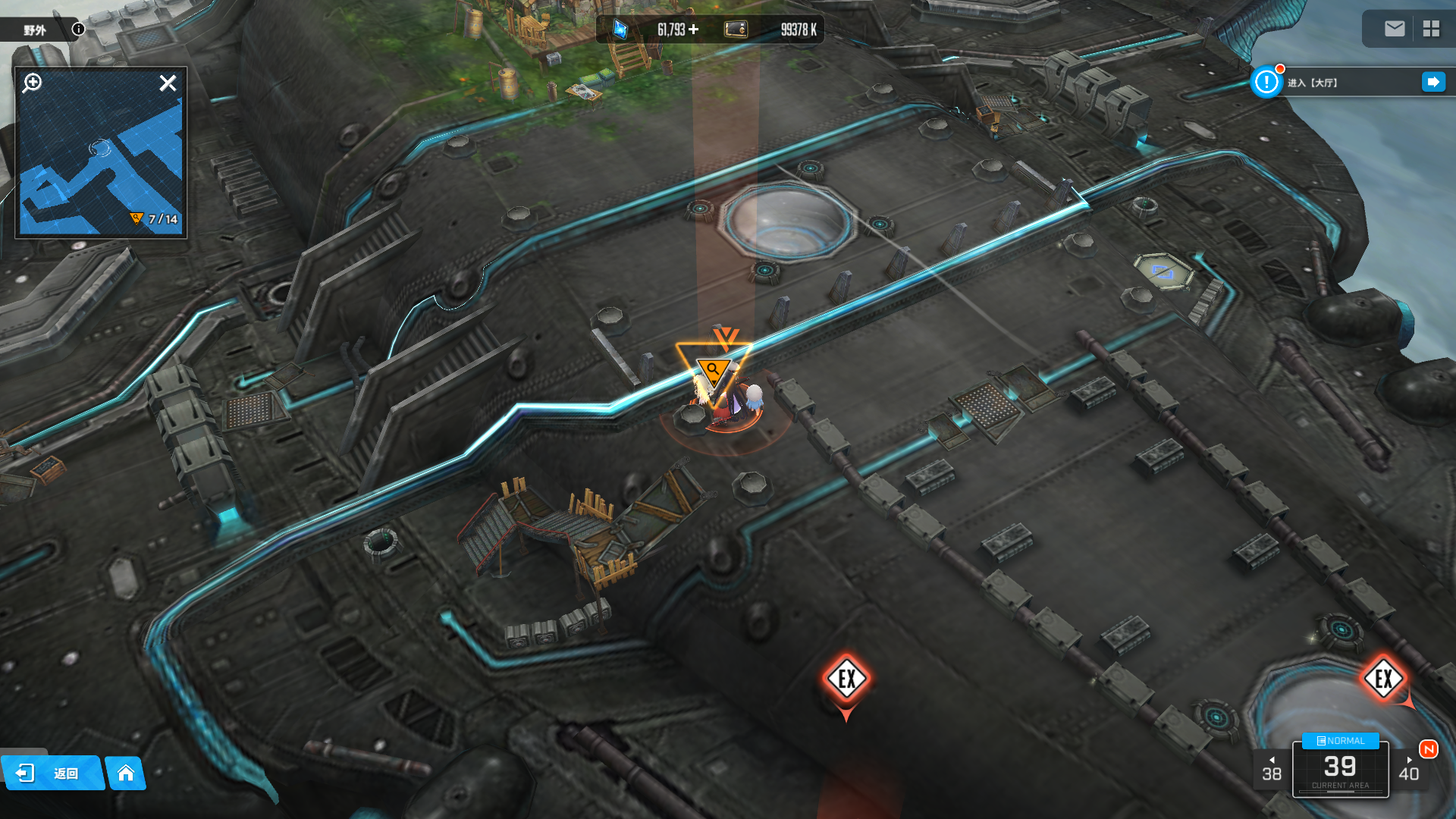Open the info icon beside 野外
This screenshot has width=1456, height=819.
[x=78, y=29]
